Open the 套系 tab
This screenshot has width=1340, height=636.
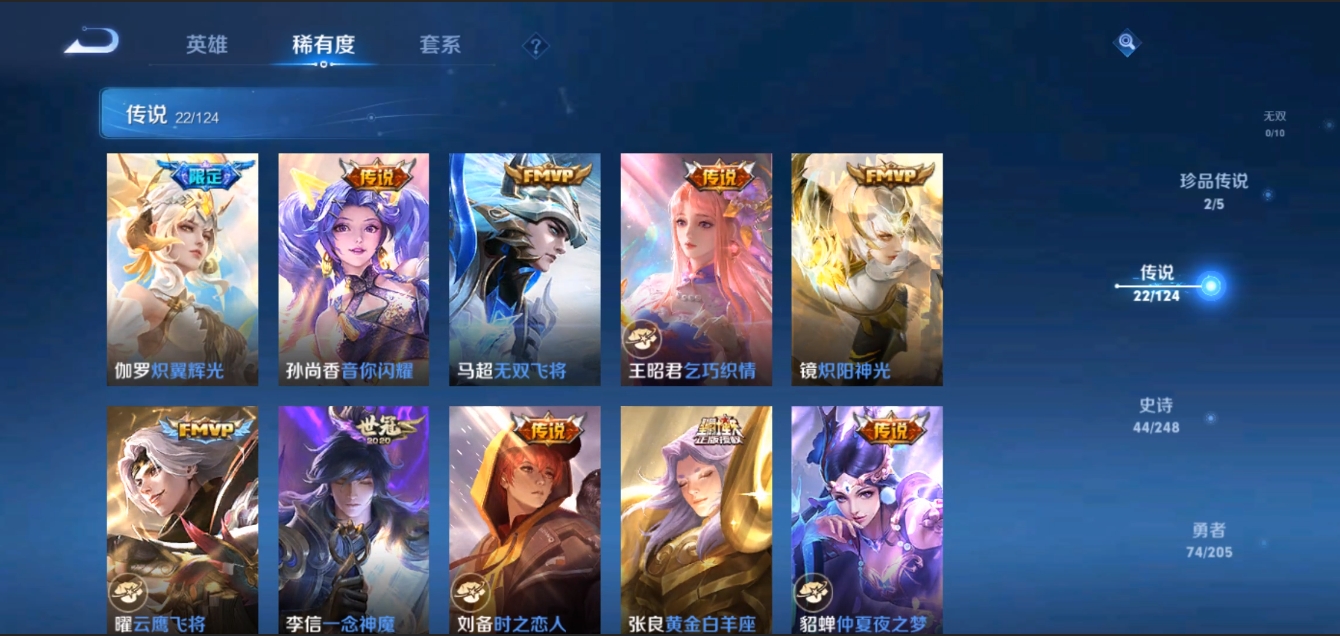[440, 45]
